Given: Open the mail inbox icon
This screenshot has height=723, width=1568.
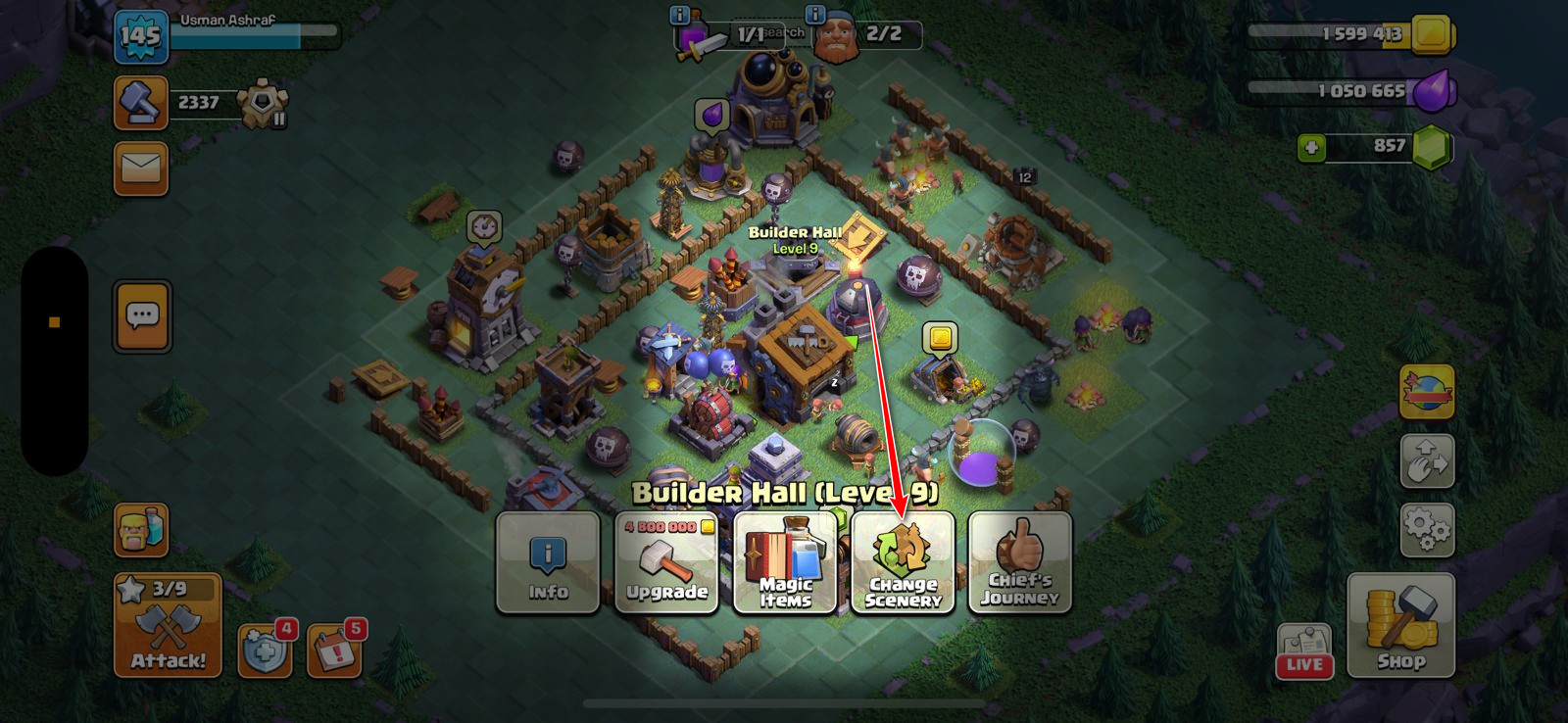Looking at the screenshot, I should coord(141,169).
